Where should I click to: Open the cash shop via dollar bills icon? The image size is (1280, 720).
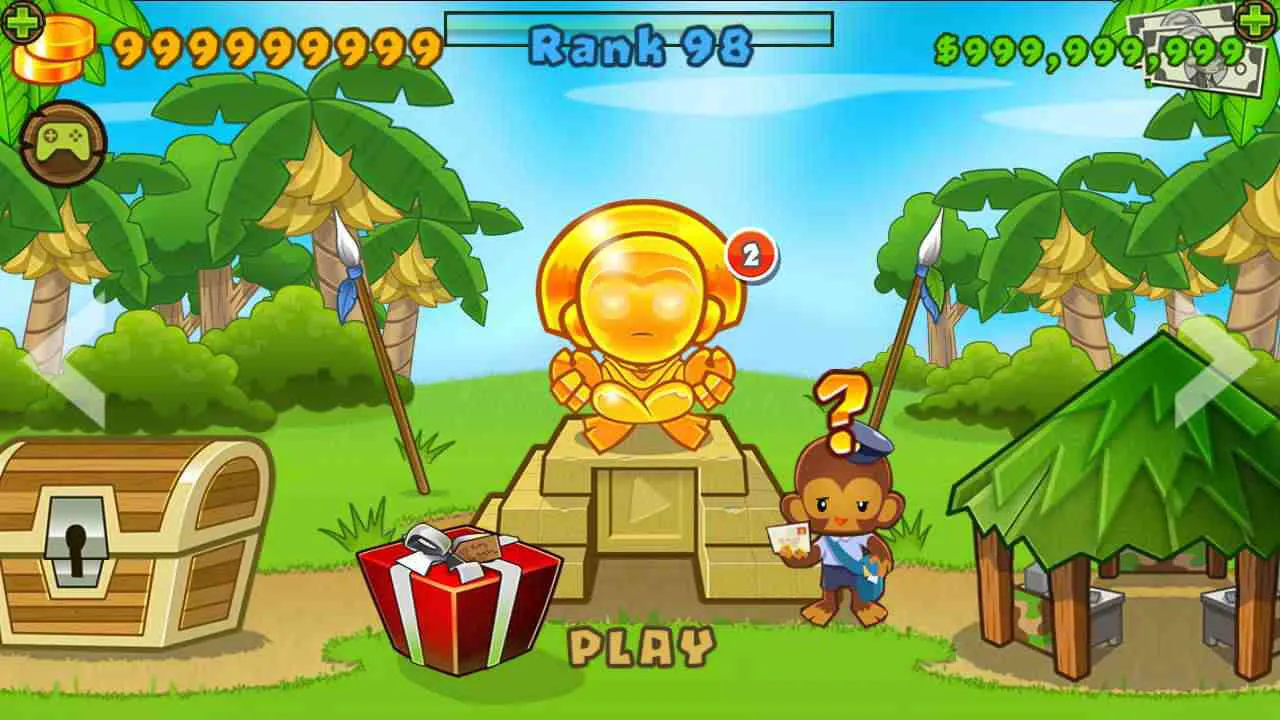pyautogui.click(x=1190, y=55)
